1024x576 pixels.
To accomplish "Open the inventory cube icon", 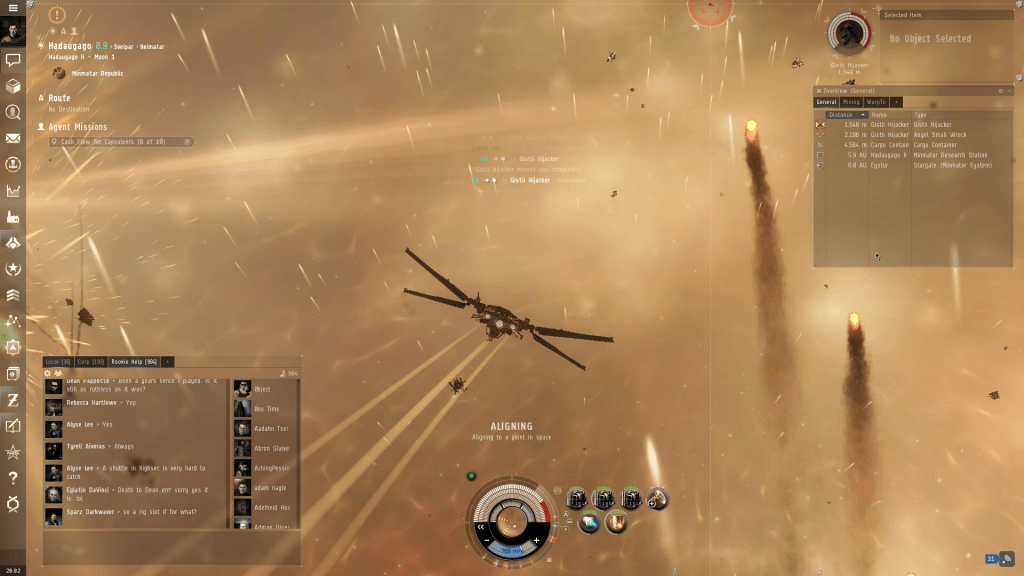I will pos(13,86).
